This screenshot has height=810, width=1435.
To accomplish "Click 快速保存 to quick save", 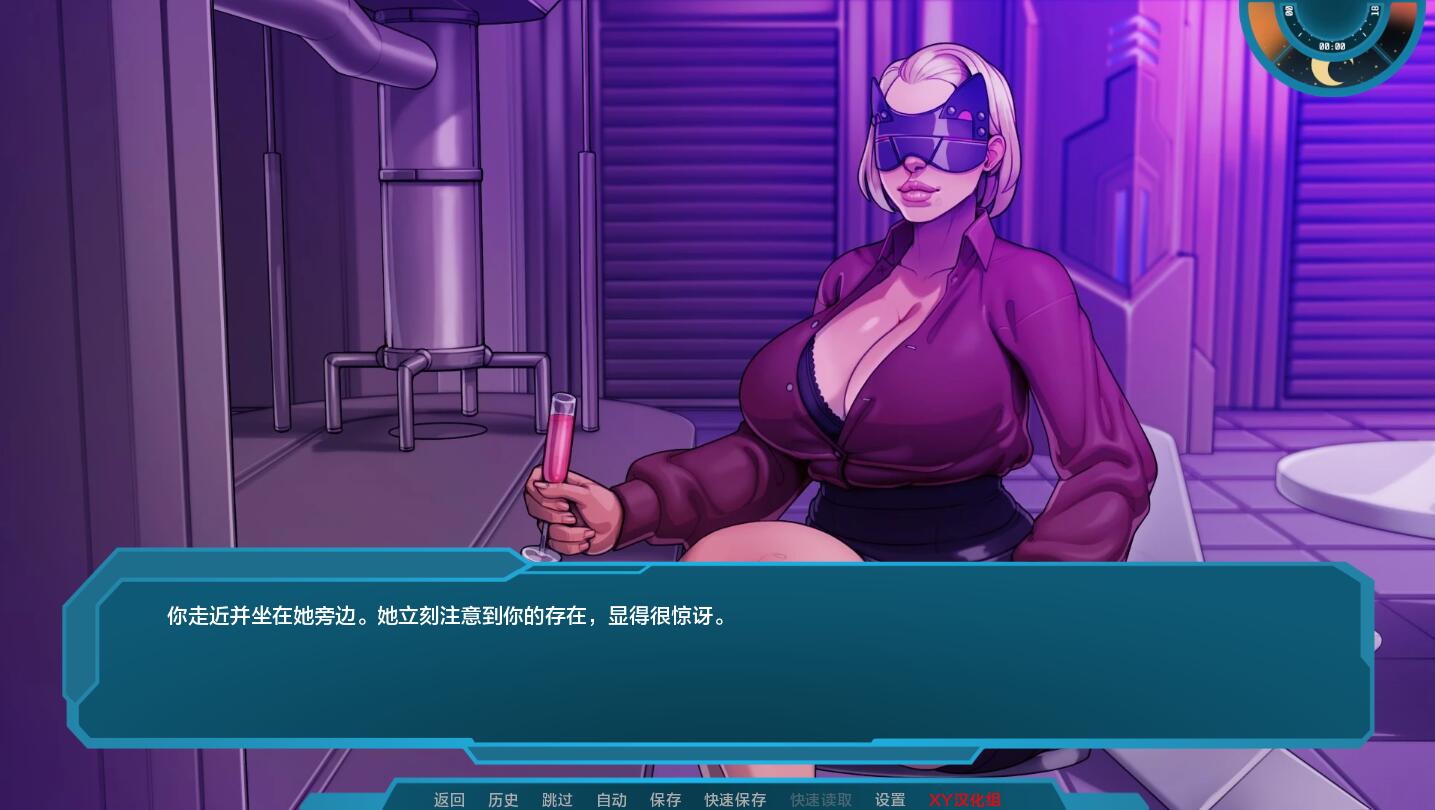I will [x=735, y=800].
